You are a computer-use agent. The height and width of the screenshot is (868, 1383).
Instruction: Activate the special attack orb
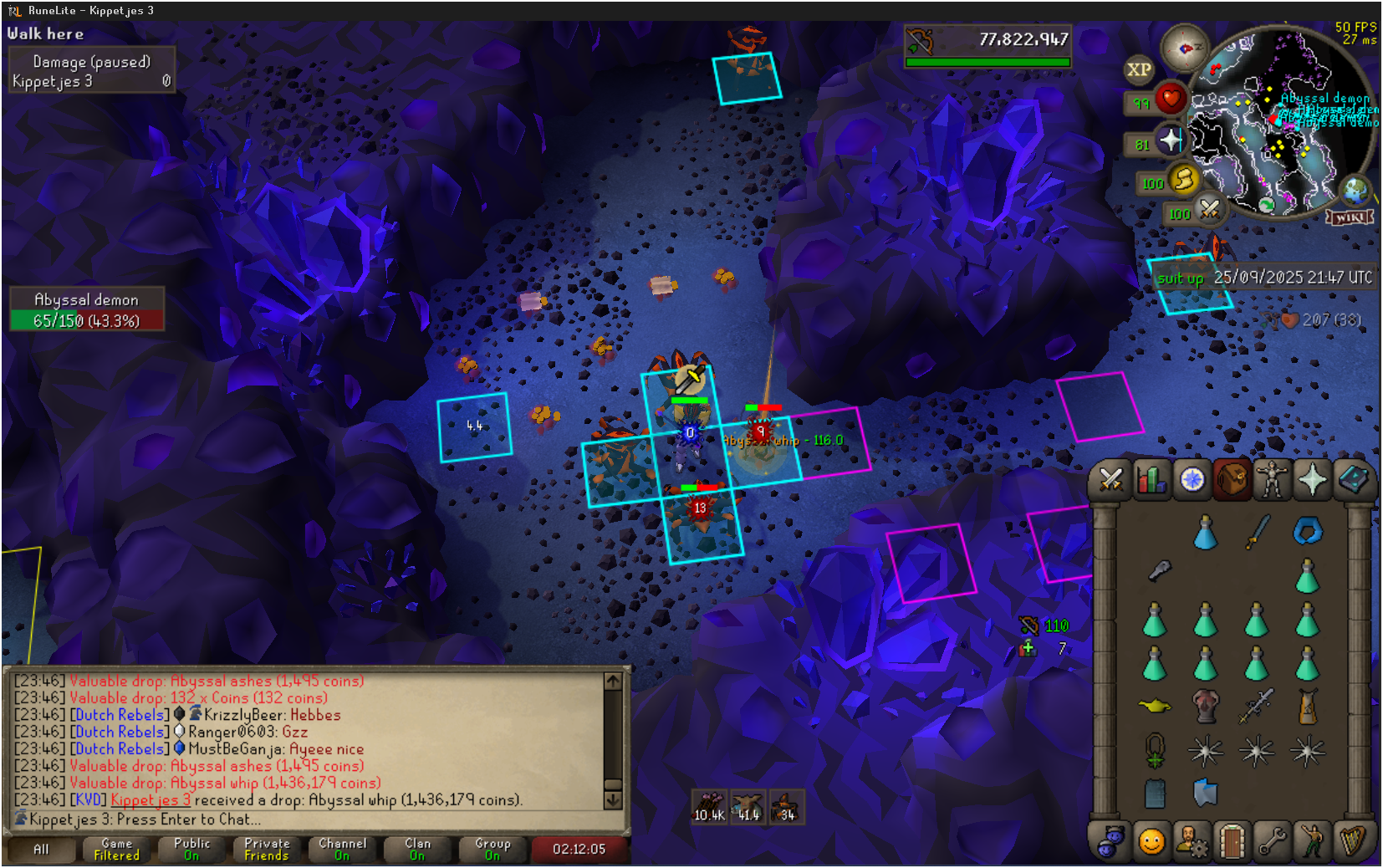tap(1209, 209)
